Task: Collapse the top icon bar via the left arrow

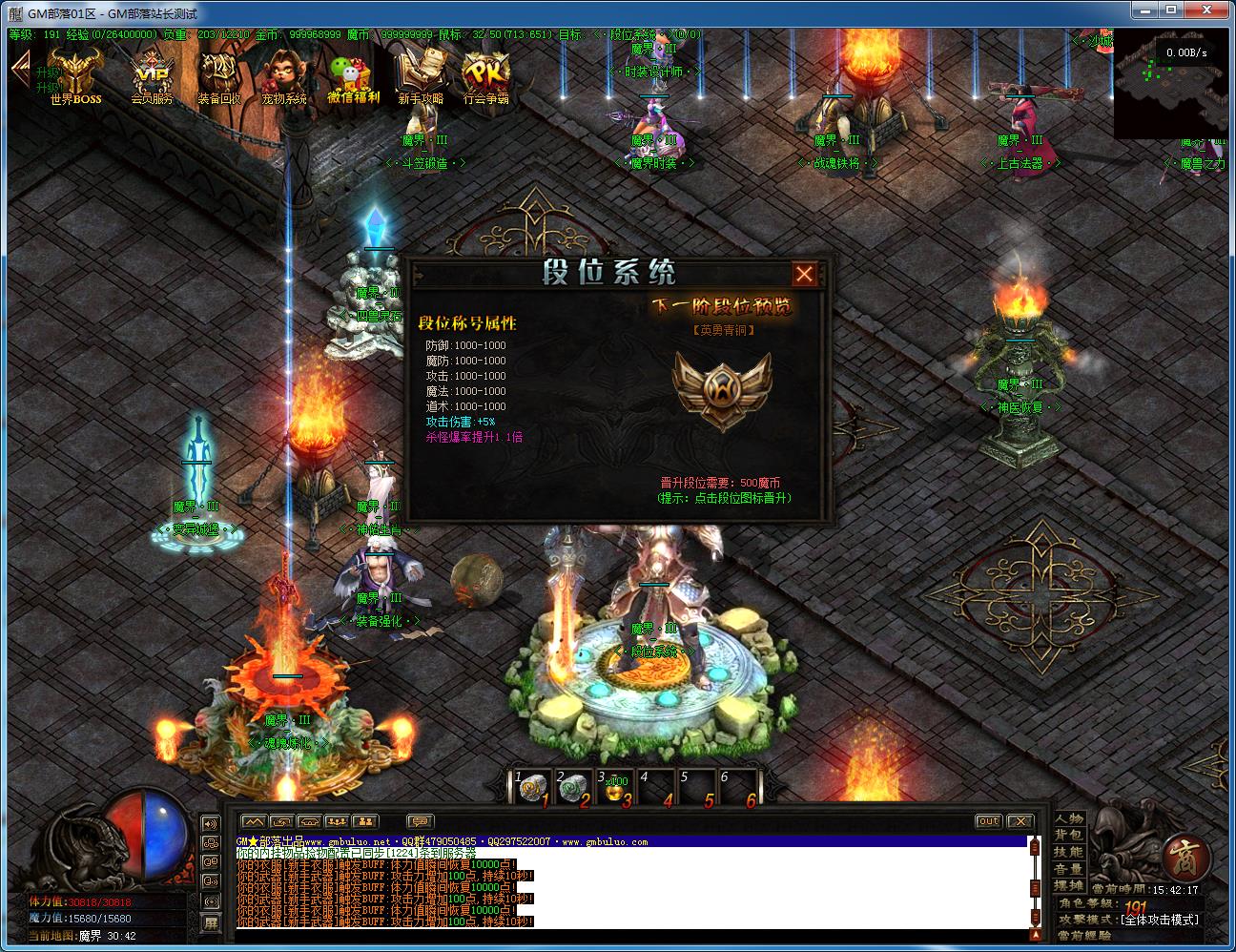Action: coord(21,72)
